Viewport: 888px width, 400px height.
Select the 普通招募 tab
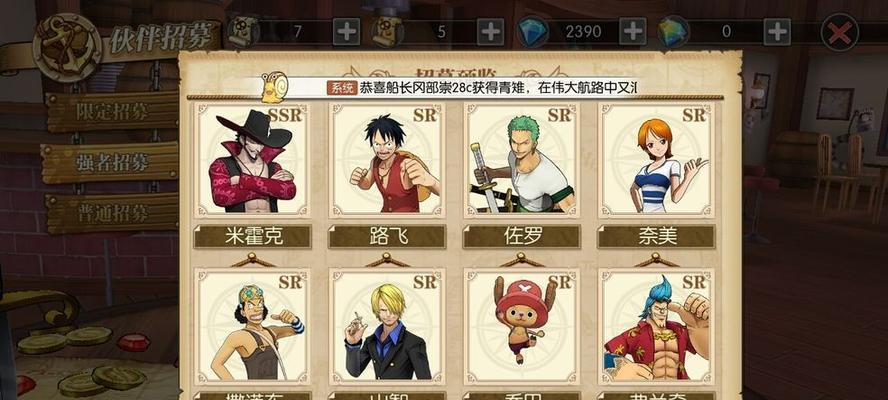(112, 213)
